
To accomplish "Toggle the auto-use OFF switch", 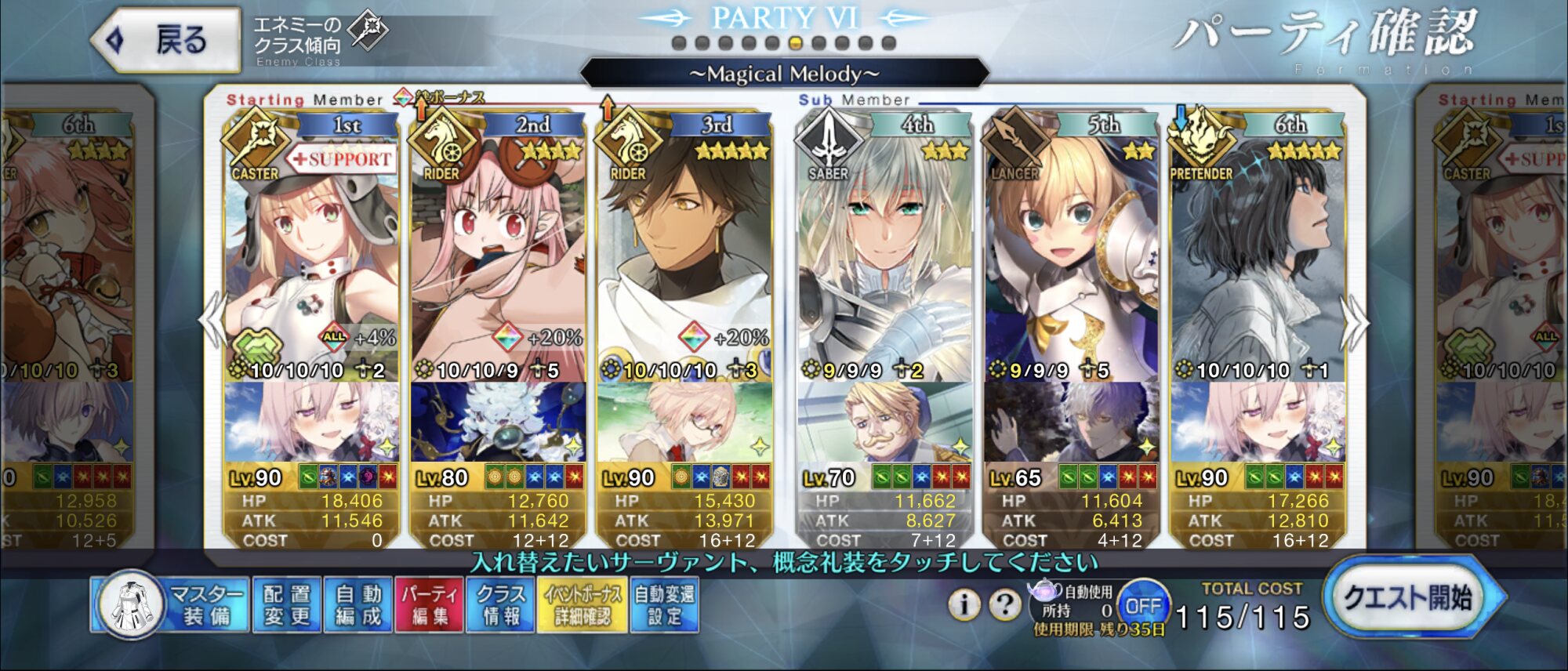I will click(x=1142, y=606).
